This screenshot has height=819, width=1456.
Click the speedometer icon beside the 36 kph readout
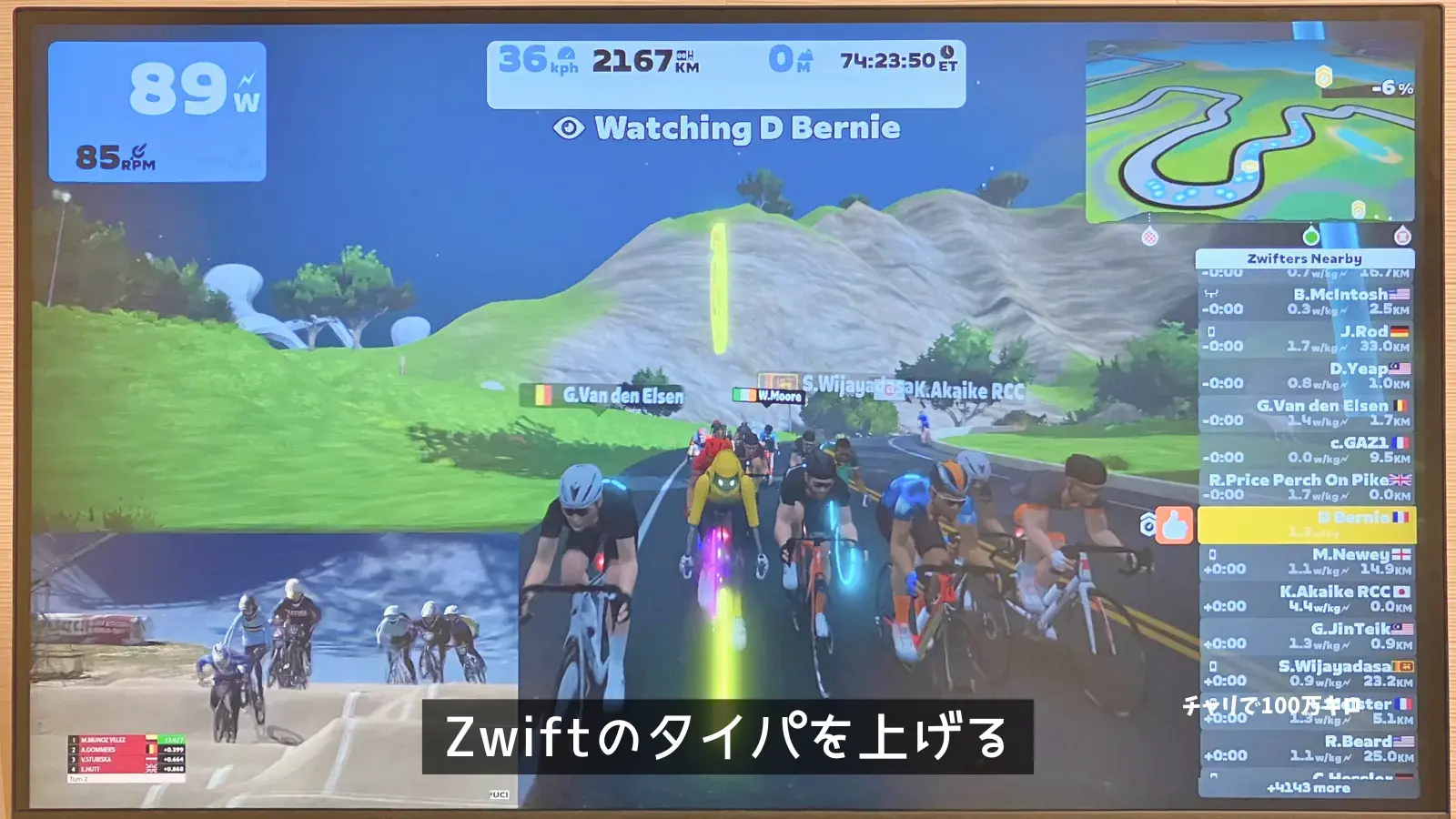[x=567, y=53]
